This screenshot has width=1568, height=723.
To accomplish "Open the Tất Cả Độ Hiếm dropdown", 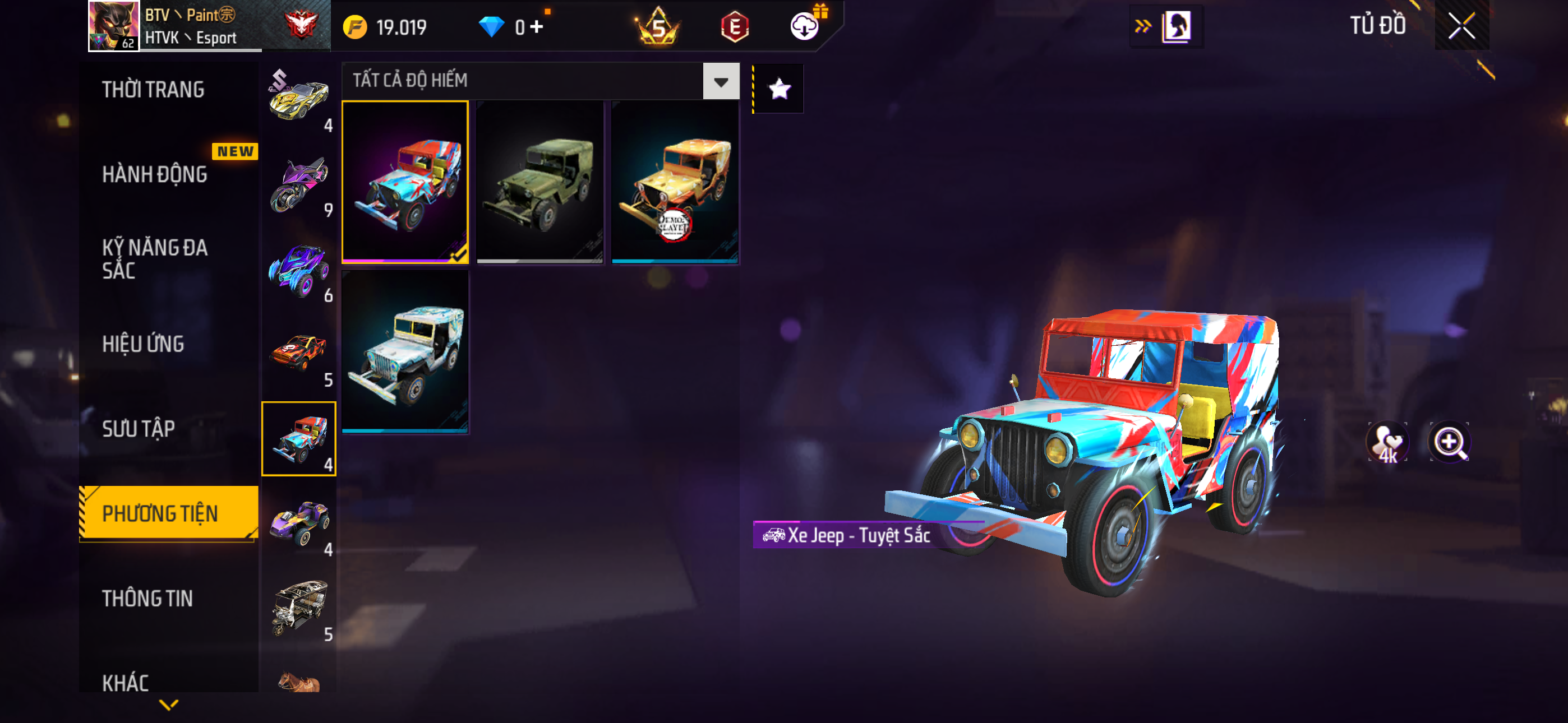I will (x=721, y=81).
